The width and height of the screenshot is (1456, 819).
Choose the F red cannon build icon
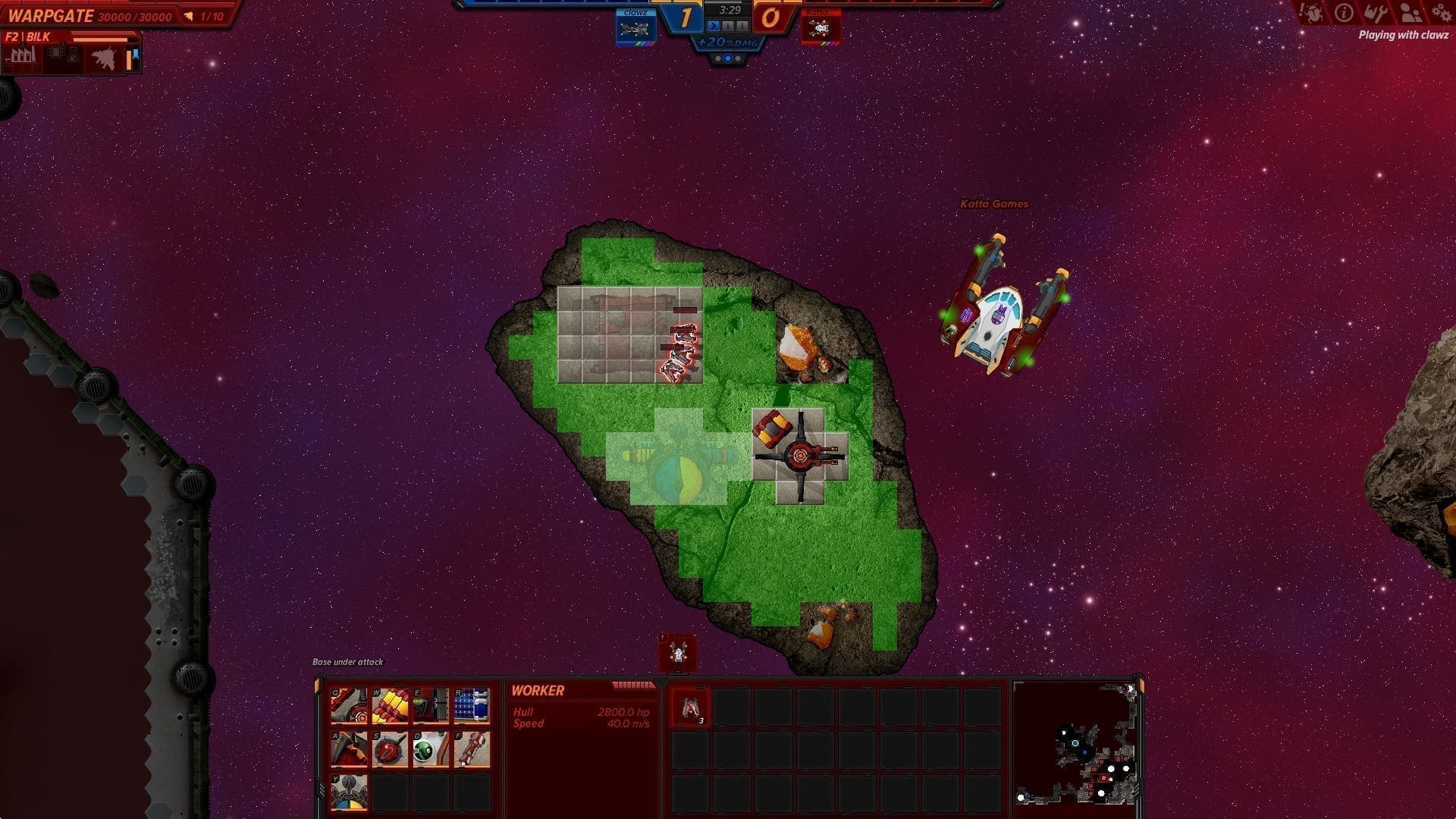pos(472,749)
